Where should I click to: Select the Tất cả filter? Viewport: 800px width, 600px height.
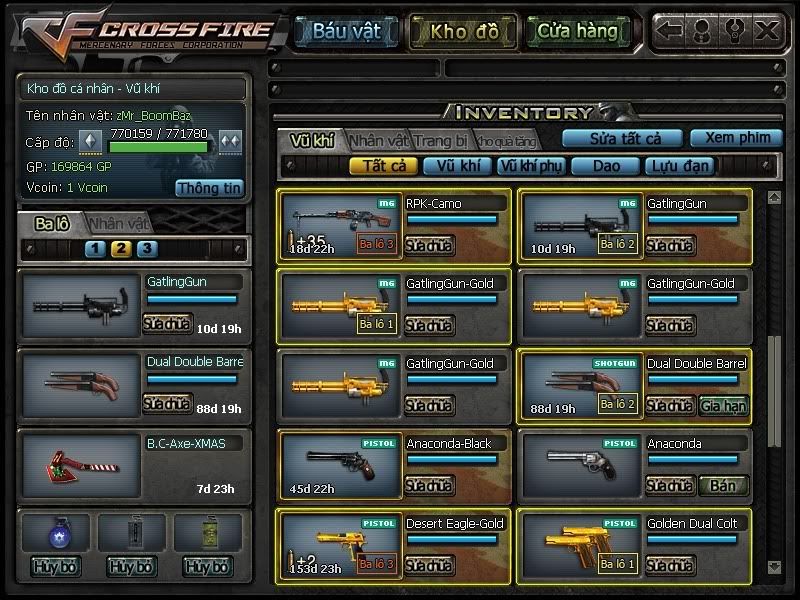coord(383,166)
